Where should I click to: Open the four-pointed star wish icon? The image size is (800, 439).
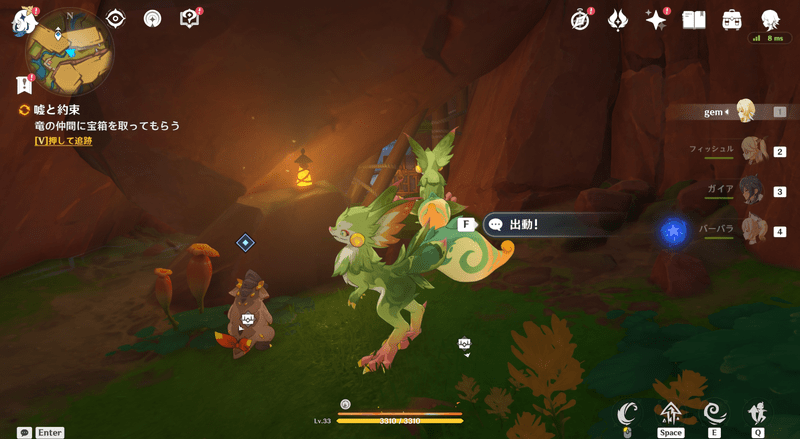point(656,19)
